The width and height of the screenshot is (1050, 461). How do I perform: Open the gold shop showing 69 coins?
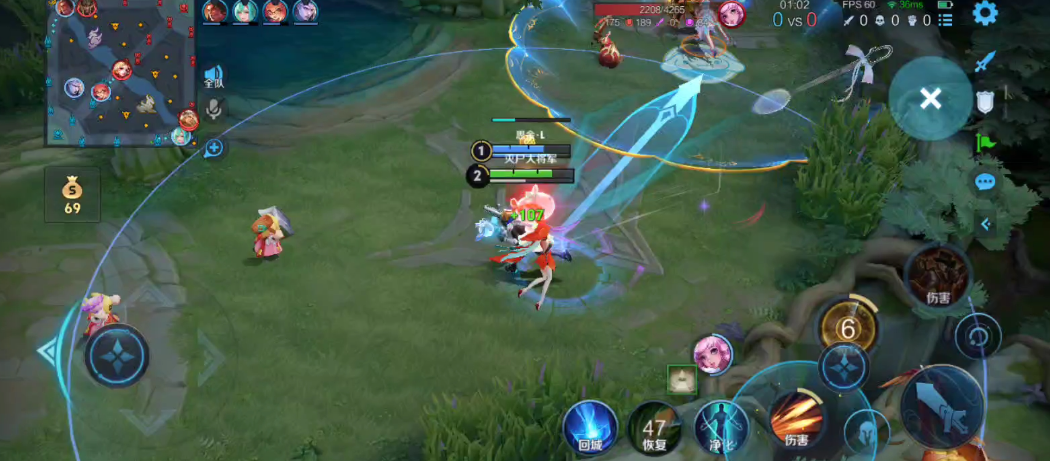[72, 194]
